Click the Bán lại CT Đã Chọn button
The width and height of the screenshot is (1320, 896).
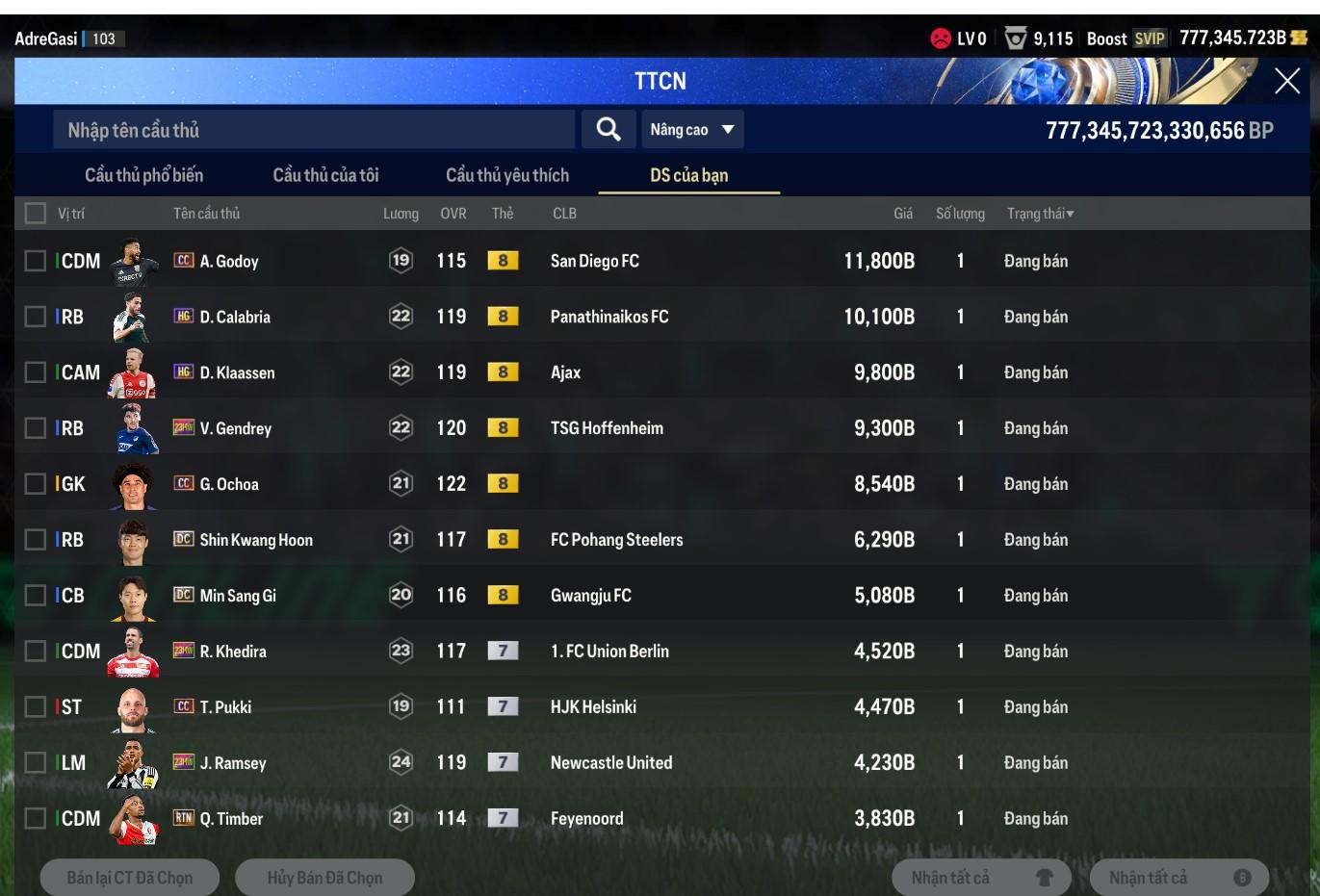(x=130, y=878)
